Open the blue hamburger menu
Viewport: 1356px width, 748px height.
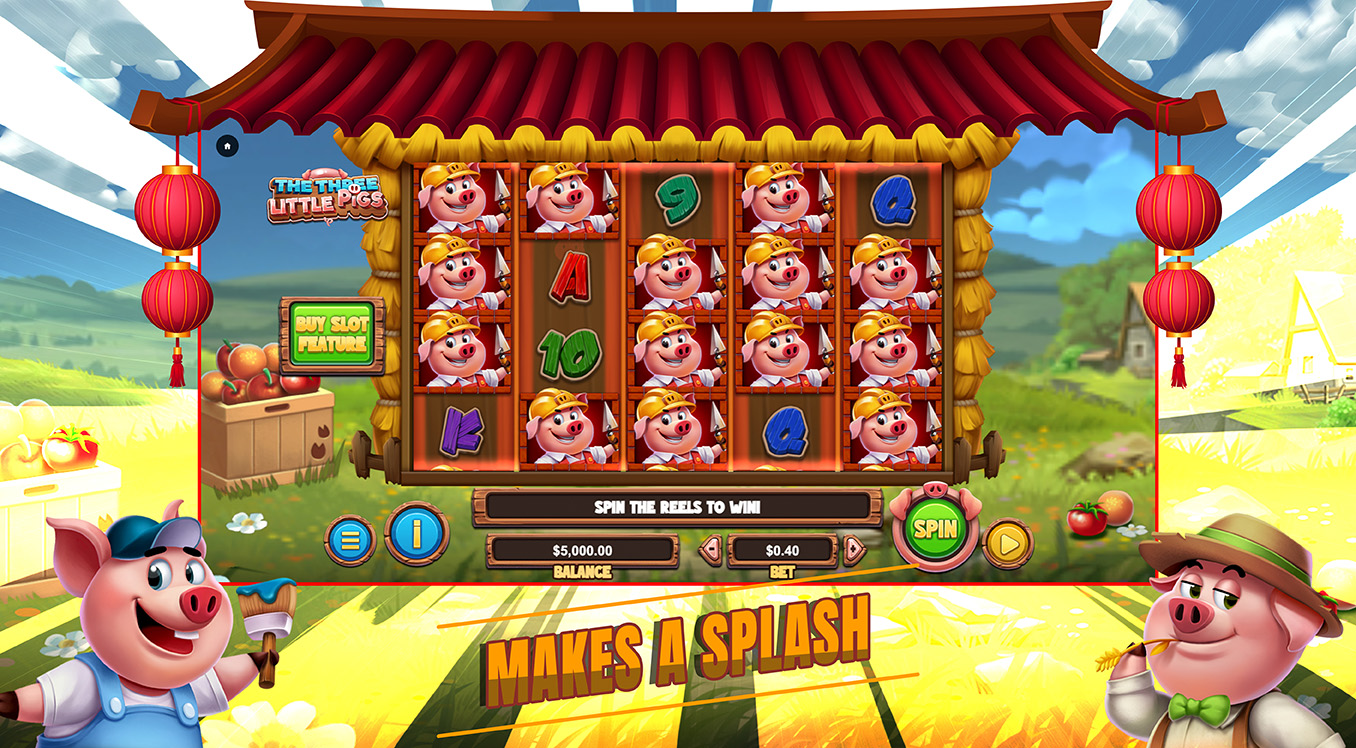click(350, 540)
